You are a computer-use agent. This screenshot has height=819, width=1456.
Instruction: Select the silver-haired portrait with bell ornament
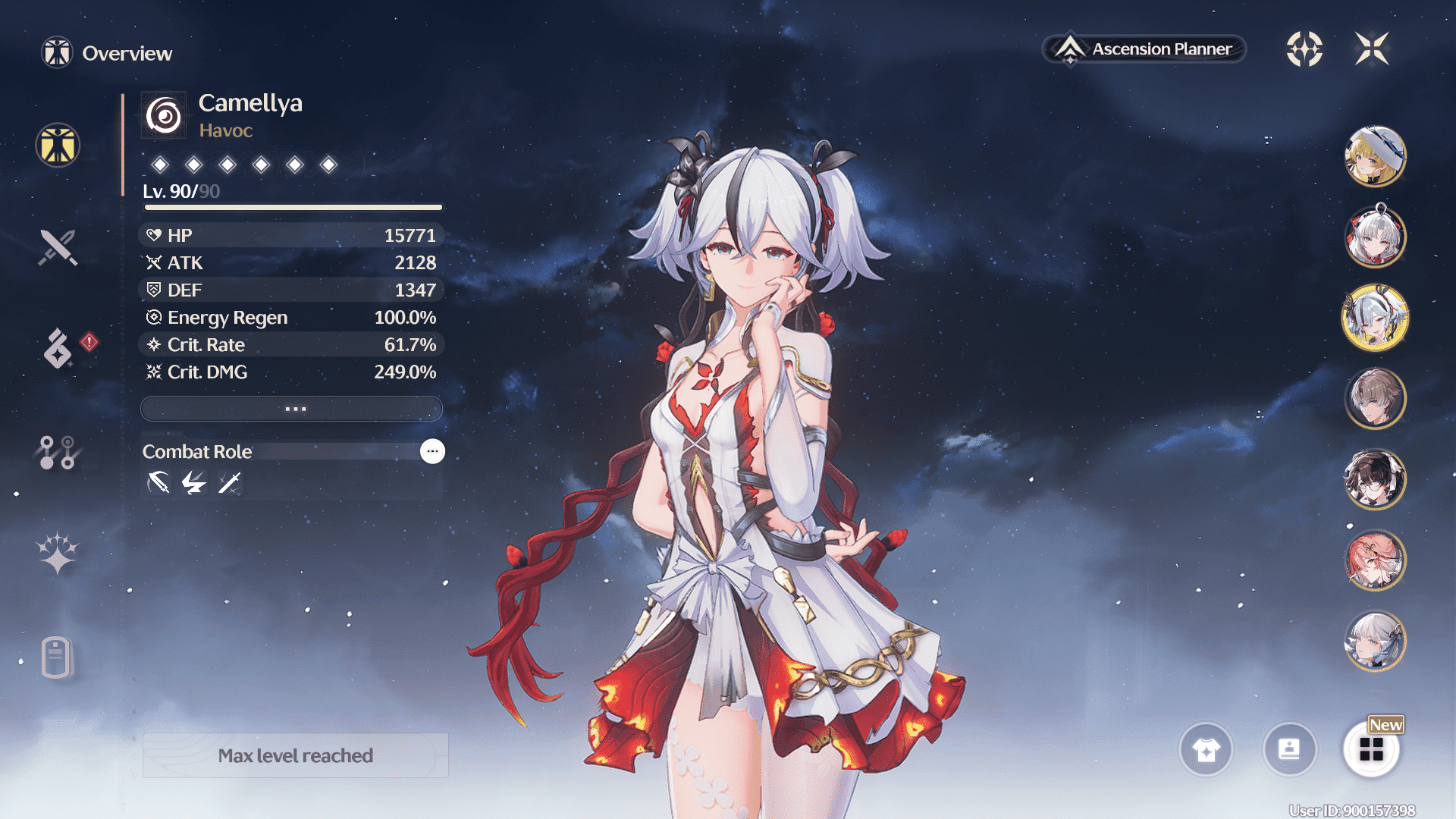click(x=1375, y=237)
